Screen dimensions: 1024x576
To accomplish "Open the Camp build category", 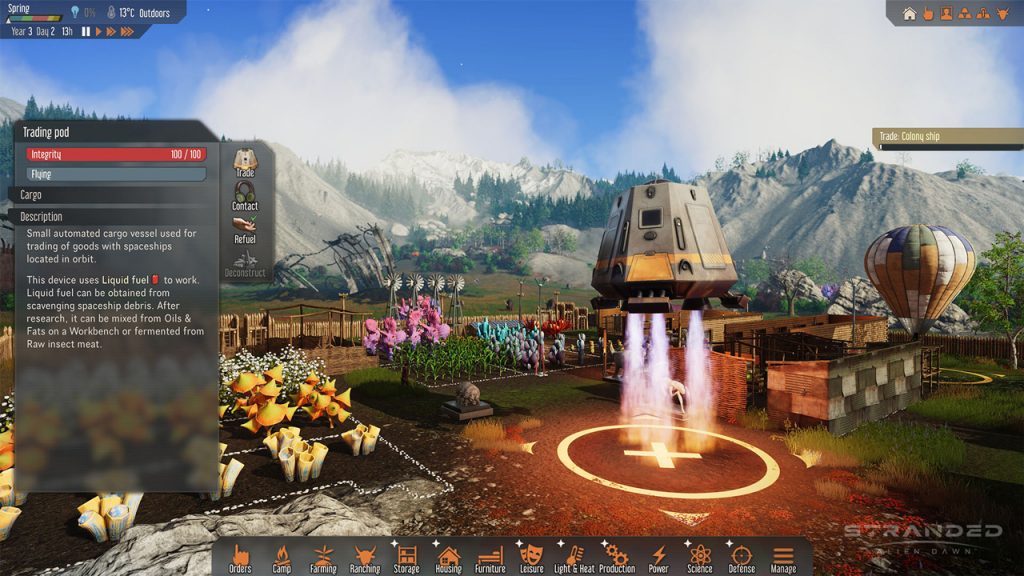I will (282, 557).
